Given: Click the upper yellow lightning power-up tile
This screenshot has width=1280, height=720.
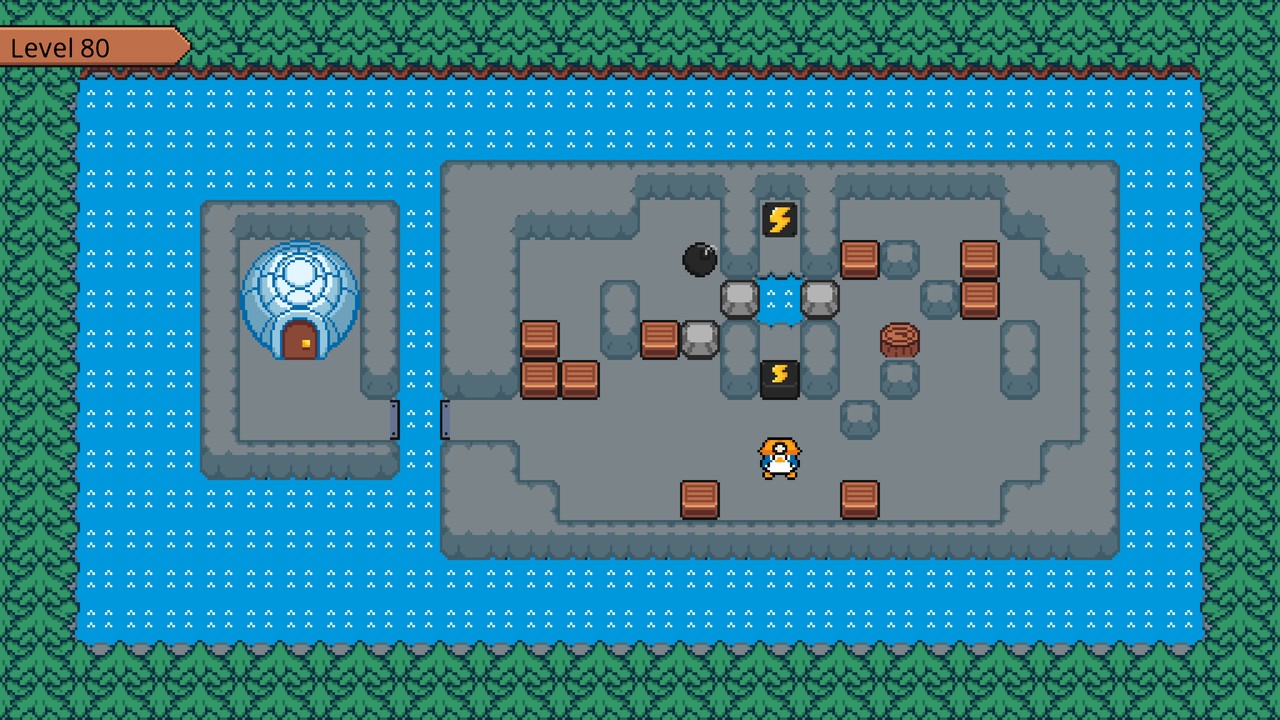Looking at the screenshot, I should click(781, 218).
